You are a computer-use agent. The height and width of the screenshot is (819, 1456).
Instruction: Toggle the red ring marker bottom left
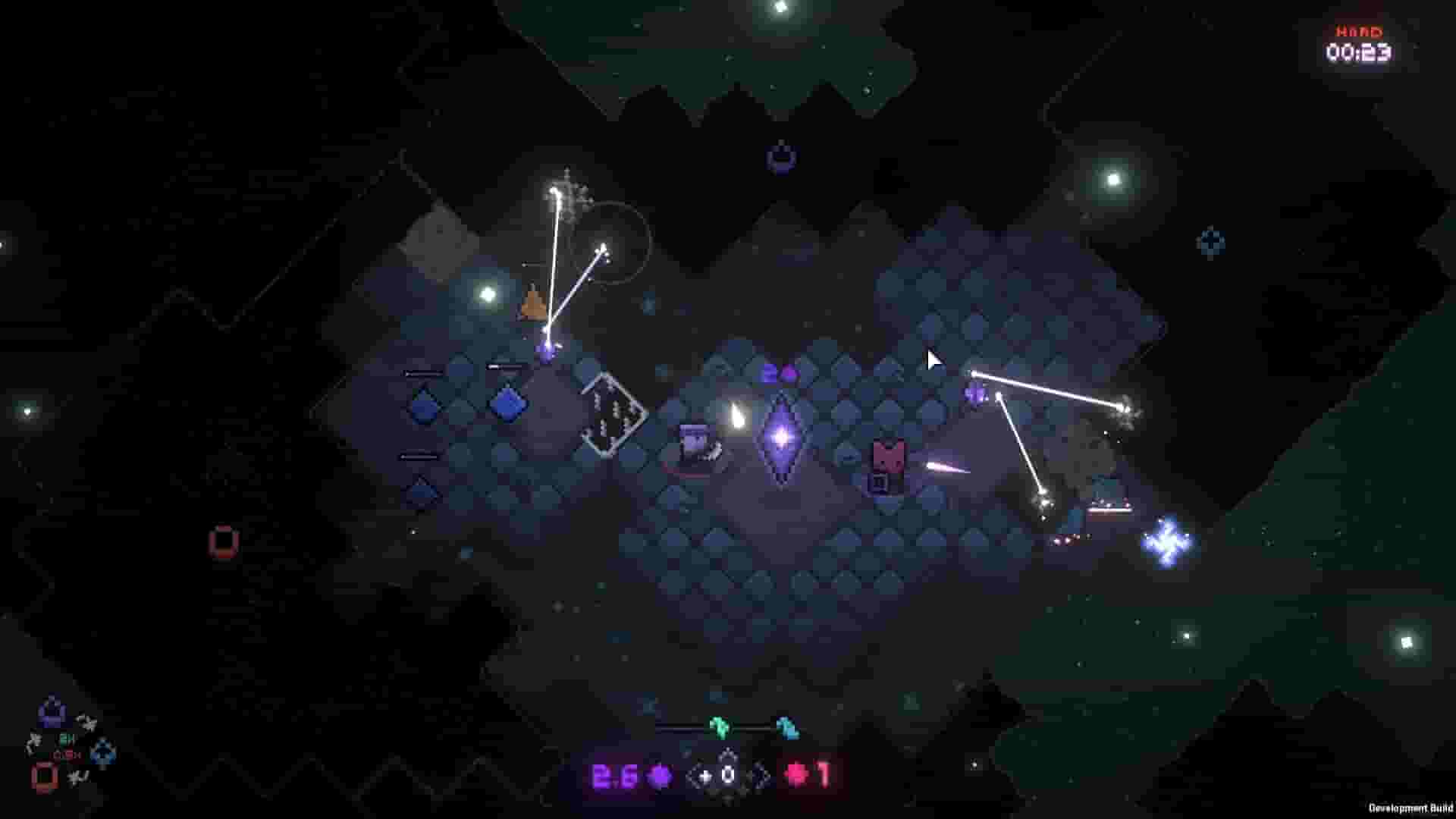pyautogui.click(x=44, y=777)
